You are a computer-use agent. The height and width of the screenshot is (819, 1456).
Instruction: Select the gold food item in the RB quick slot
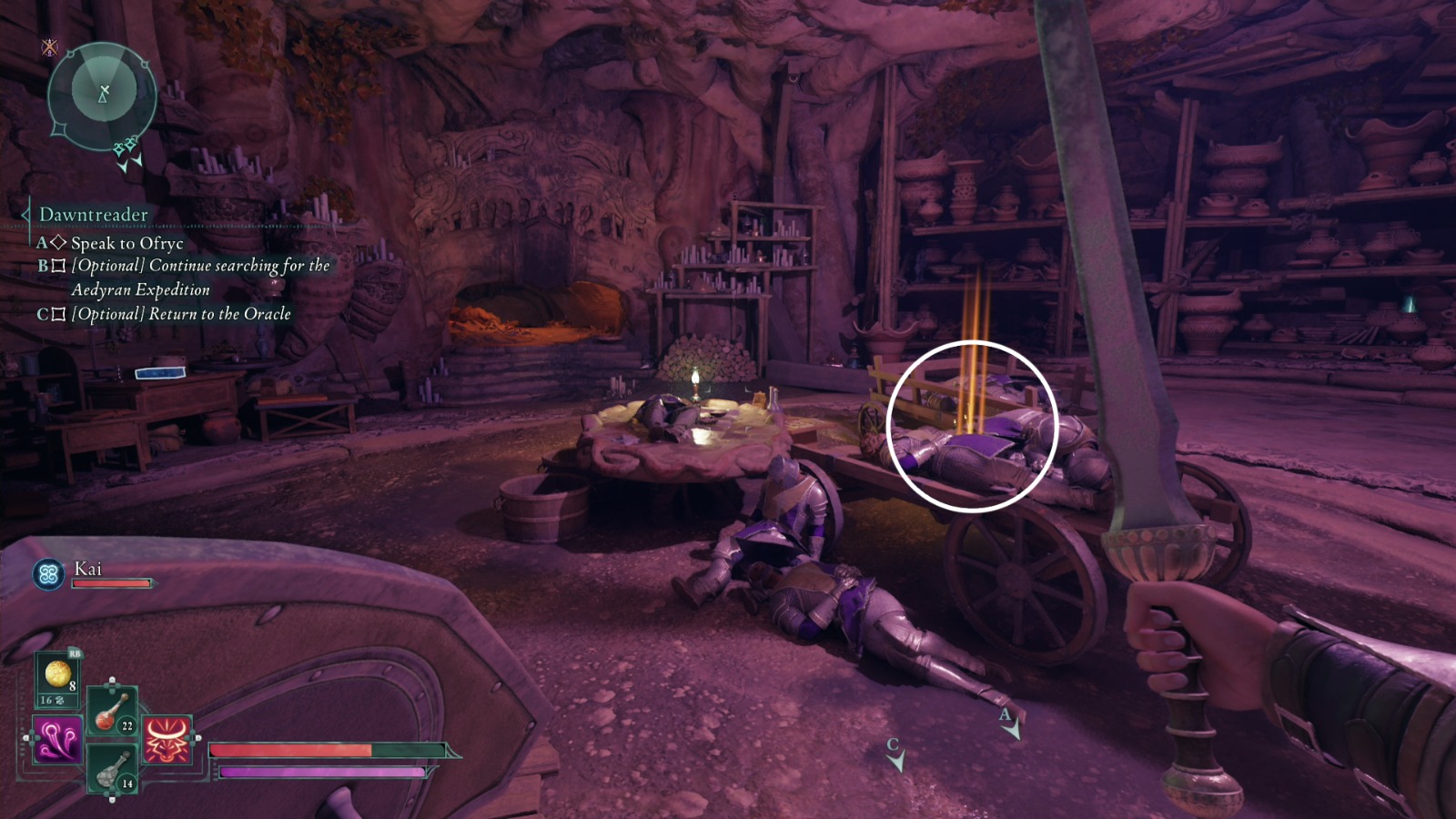coord(57,673)
